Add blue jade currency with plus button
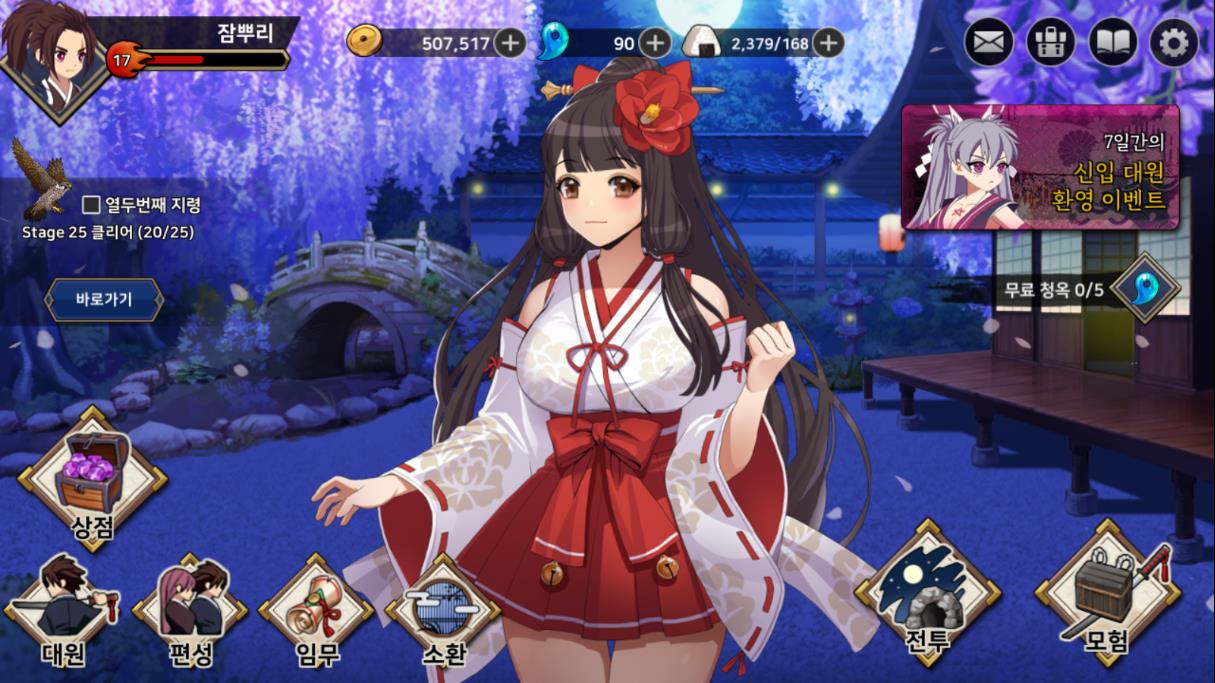The width and height of the screenshot is (1215, 683). (655, 43)
